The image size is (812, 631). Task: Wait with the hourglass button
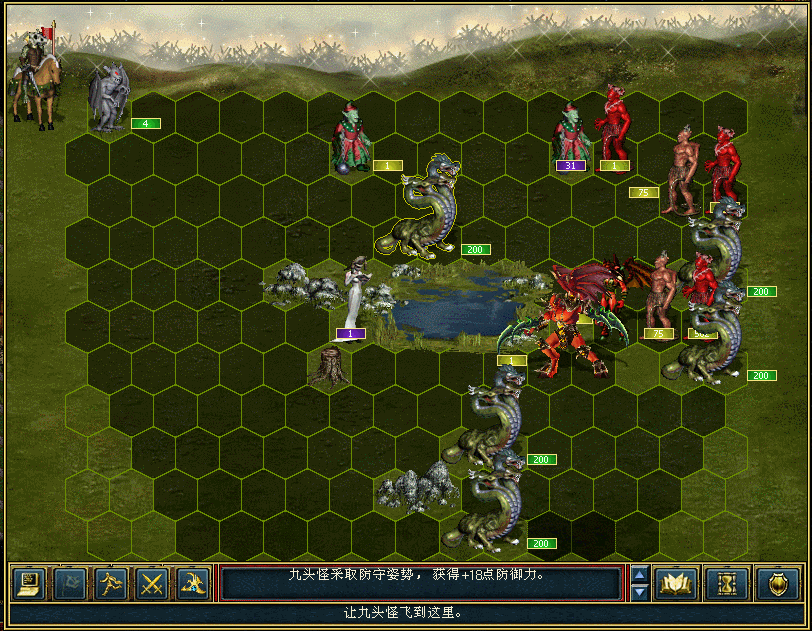coord(726,583)
